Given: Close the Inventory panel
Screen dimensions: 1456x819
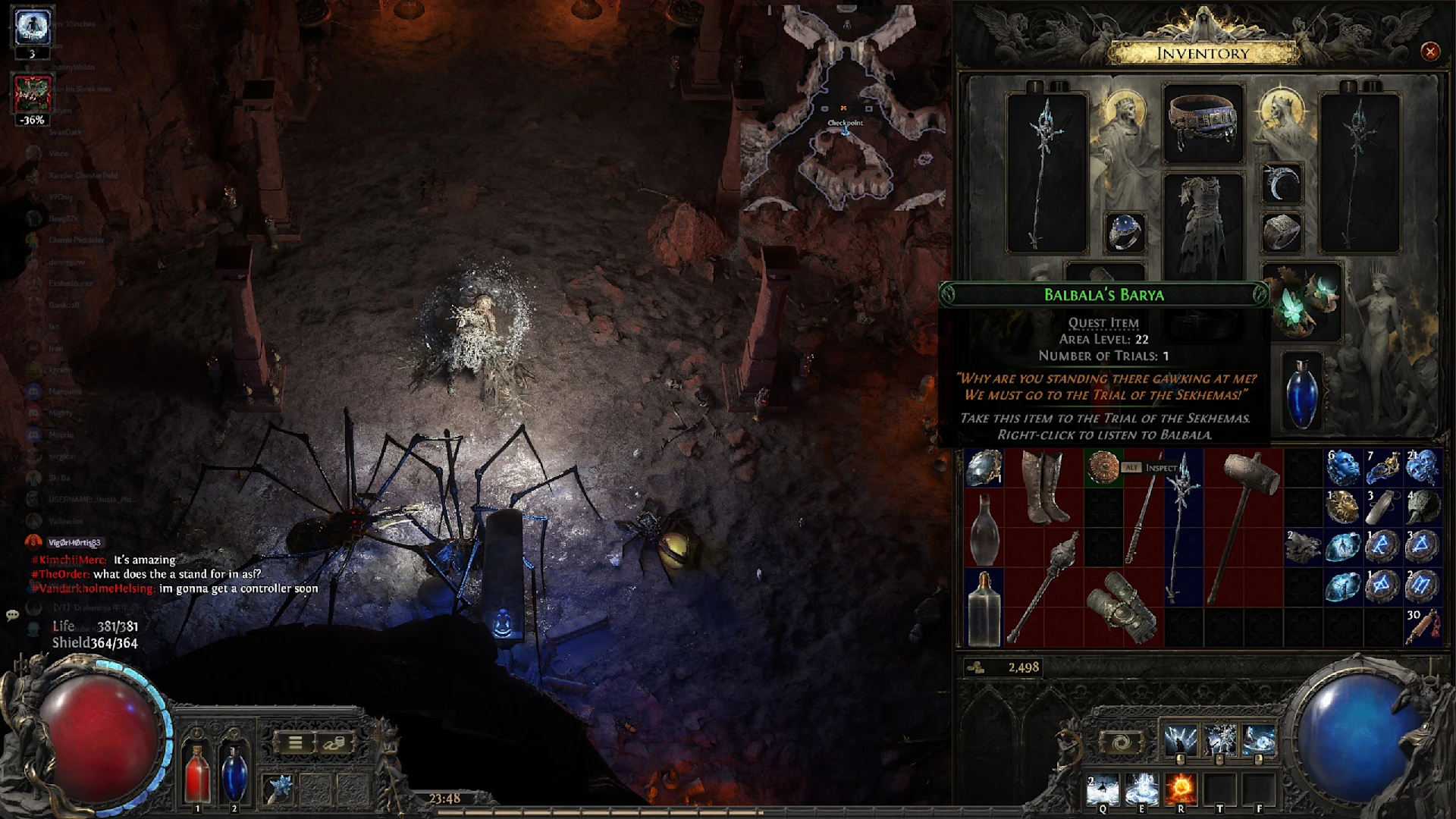Looking at the screenshot, I should pyautogui.click(x=1429, y=52).
